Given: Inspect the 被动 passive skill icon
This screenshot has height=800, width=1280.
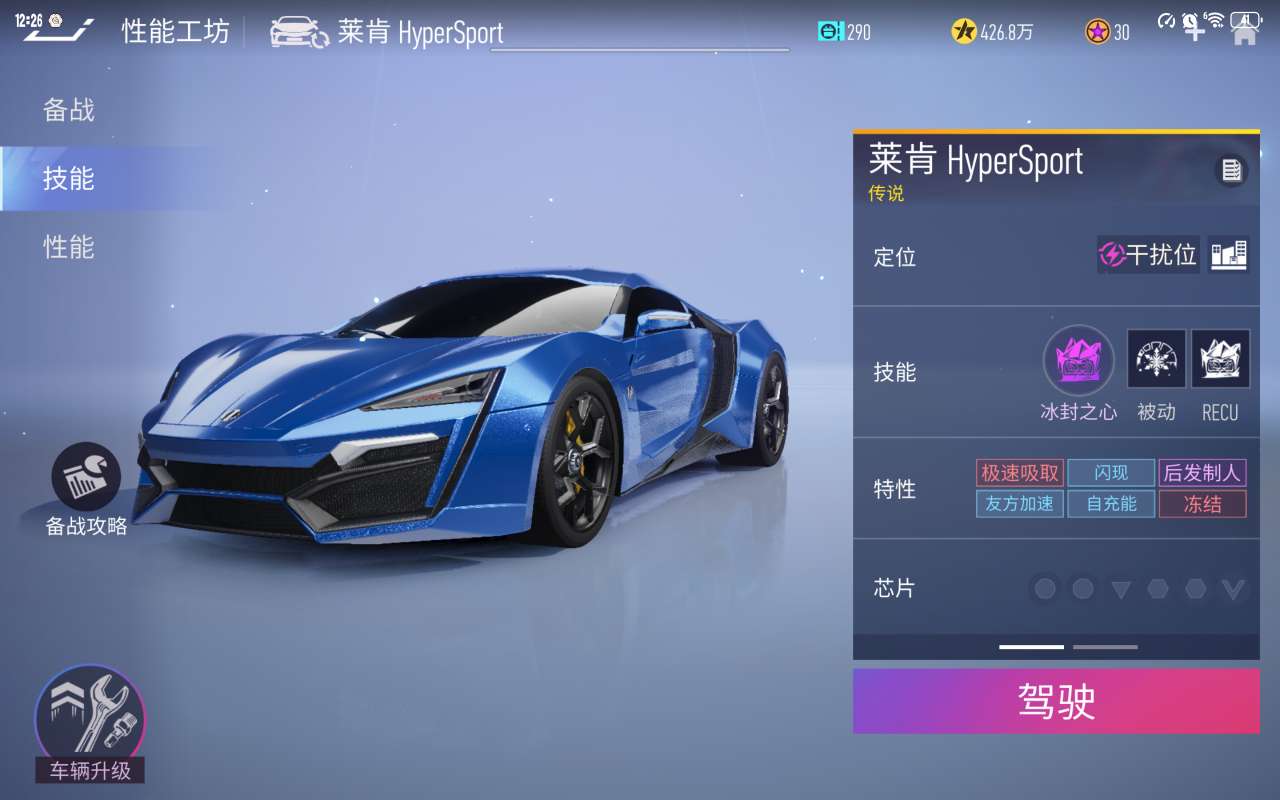Looking at the screenshot, I should coord(1157,359).
